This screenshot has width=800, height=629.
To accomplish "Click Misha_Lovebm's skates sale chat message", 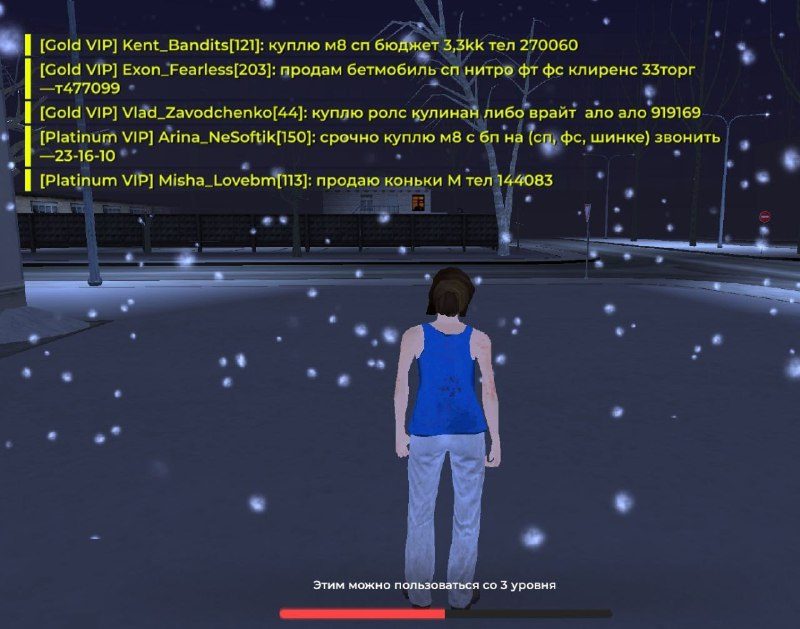I will click(296, 180).
